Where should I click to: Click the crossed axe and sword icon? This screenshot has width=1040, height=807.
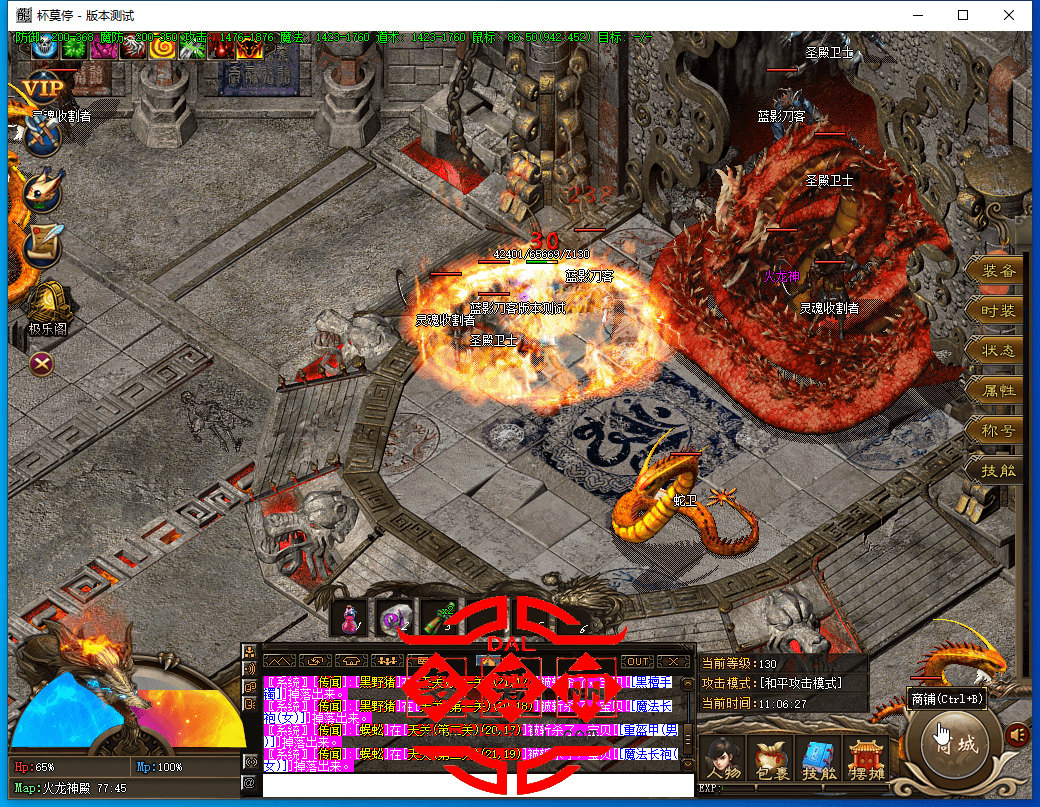tap(42, 138)
